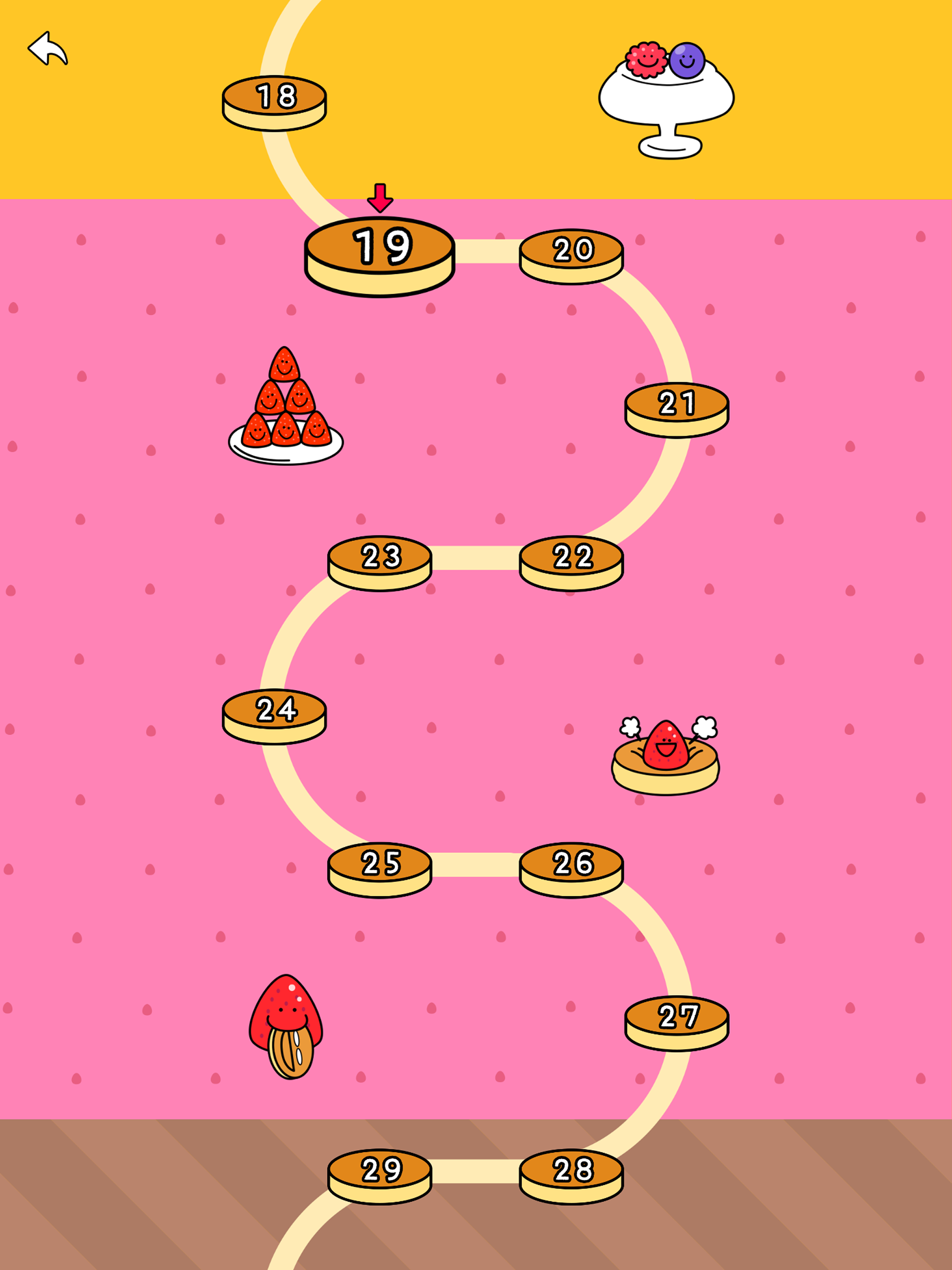Start level 19, the current level

coord(381,247)
